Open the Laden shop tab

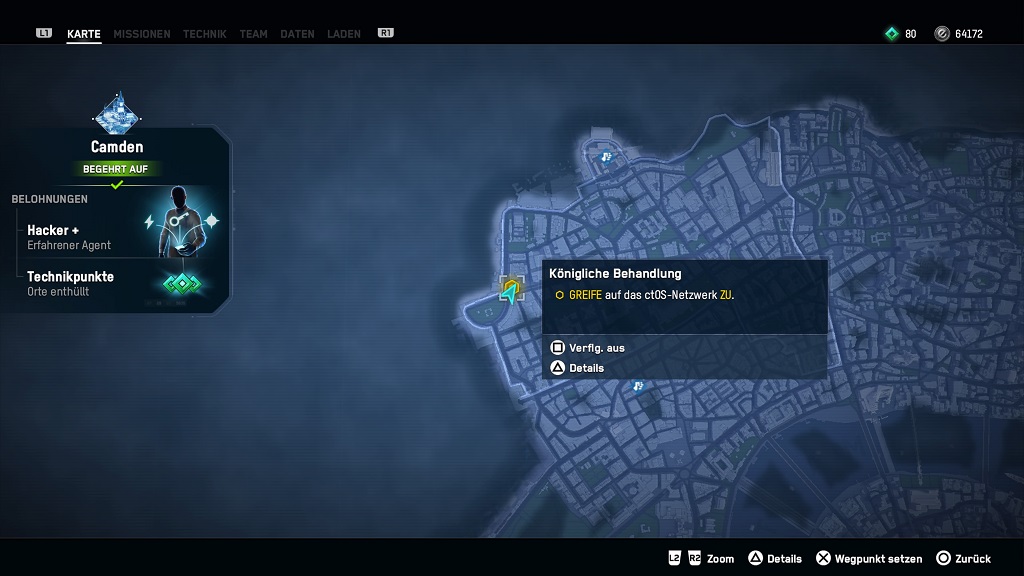[344, 34]
